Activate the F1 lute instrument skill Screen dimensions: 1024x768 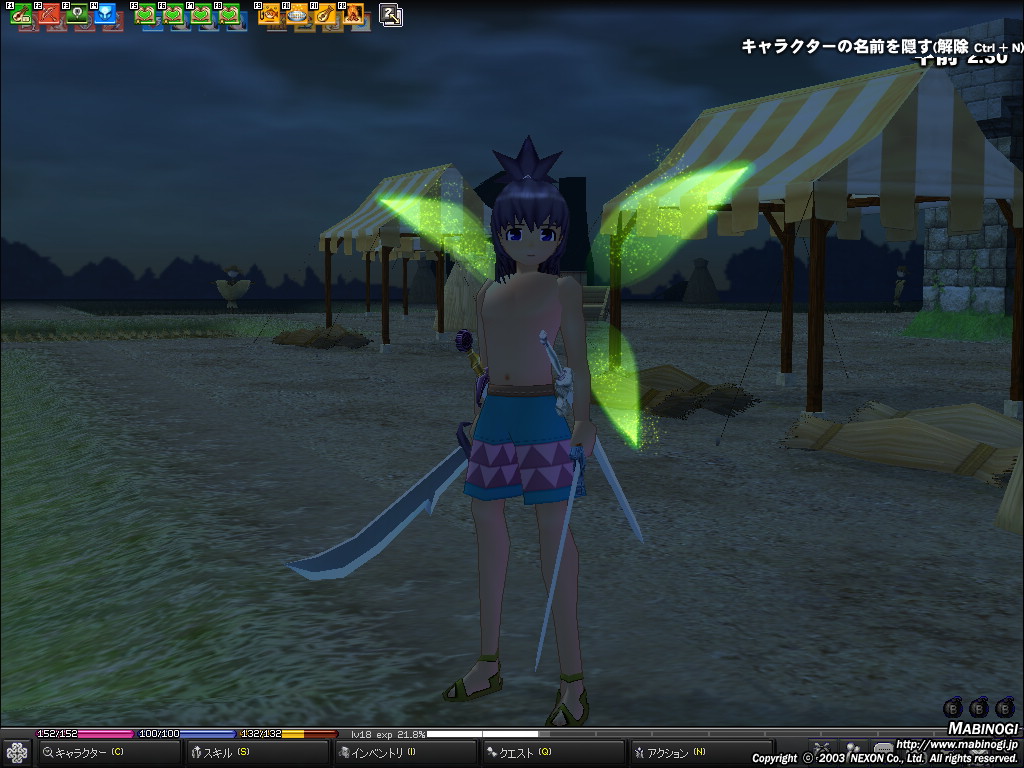tap(22, 15)
